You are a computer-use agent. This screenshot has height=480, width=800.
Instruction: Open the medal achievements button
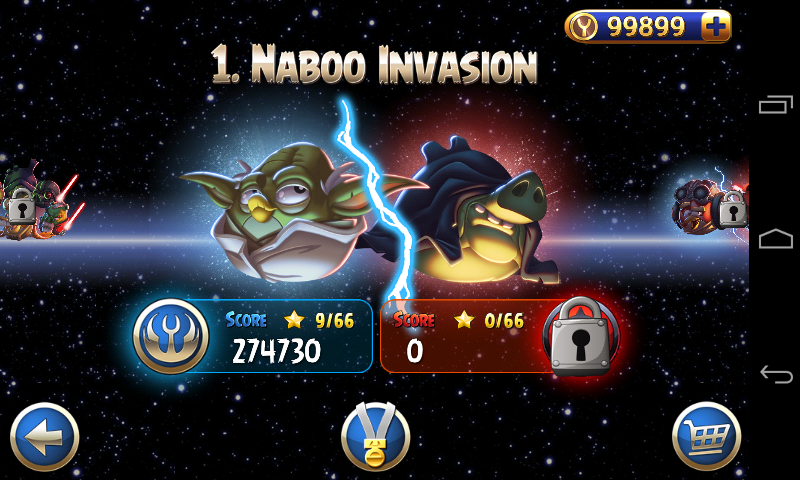pos(375,437)
